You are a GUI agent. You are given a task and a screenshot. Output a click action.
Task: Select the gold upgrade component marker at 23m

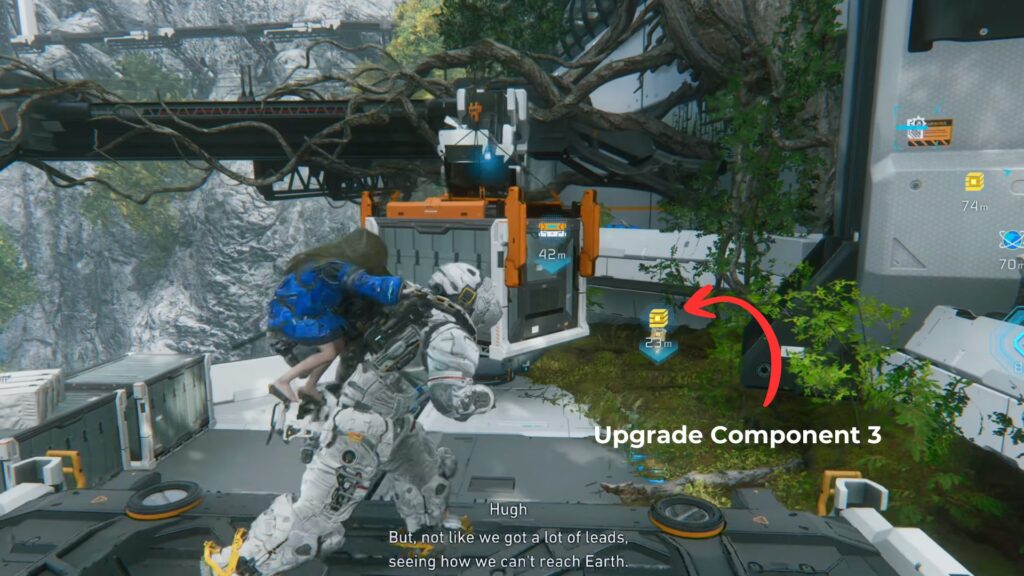pos(656,322)
